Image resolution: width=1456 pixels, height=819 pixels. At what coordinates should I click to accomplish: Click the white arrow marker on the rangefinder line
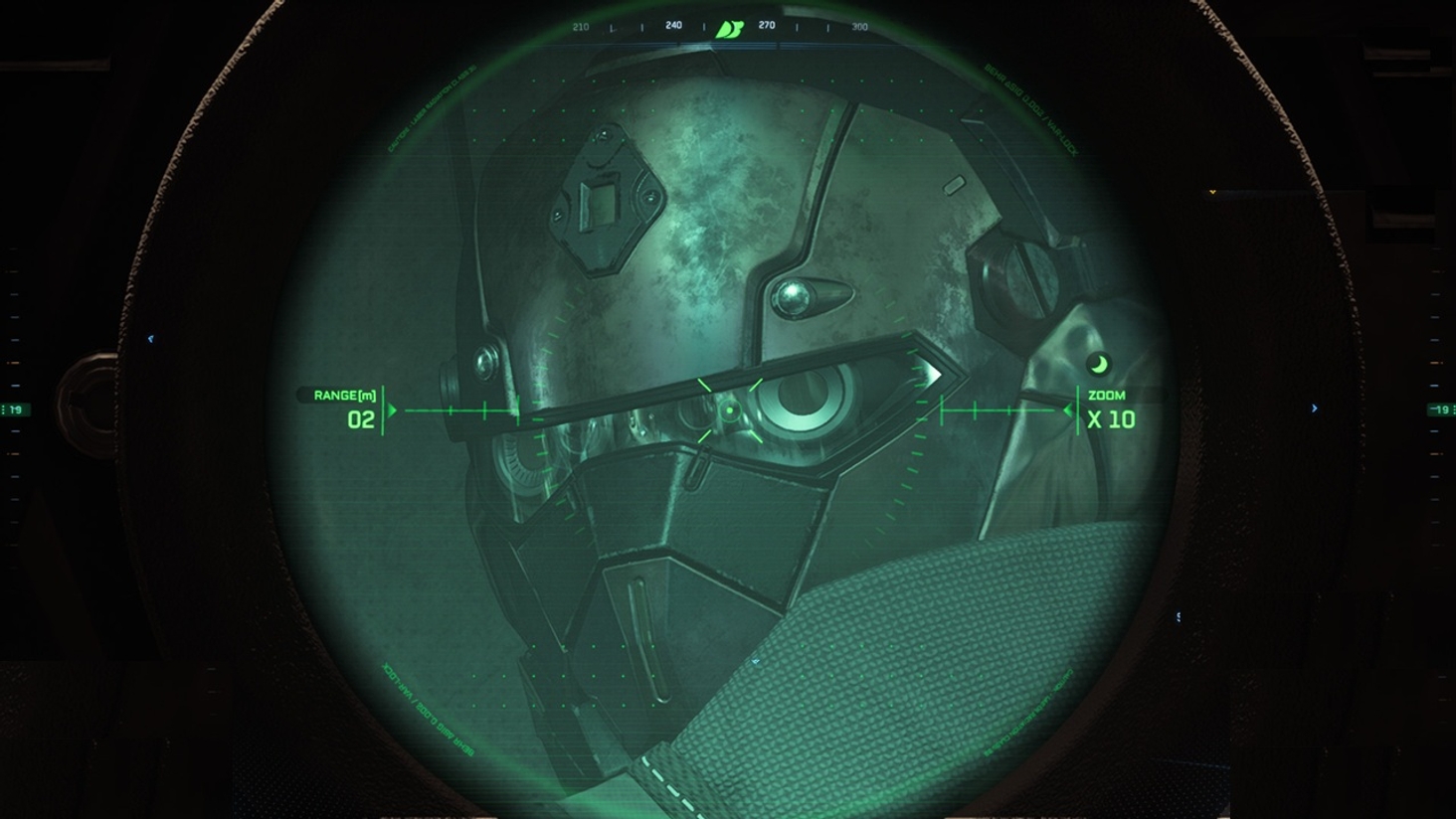coord(933,375)
